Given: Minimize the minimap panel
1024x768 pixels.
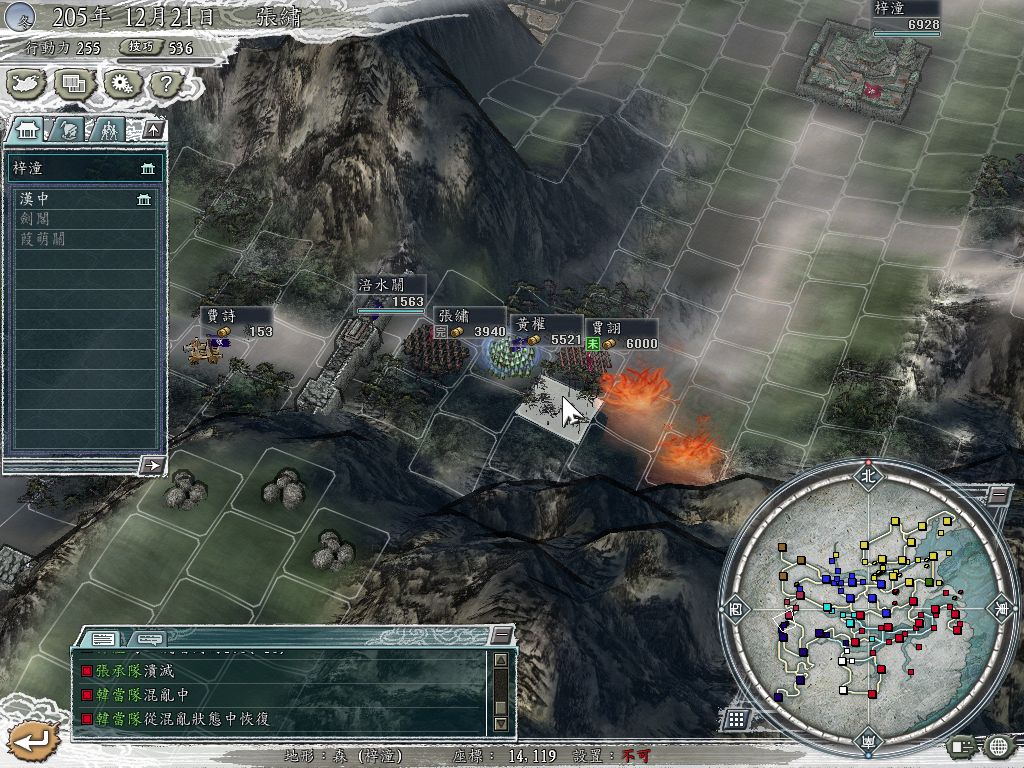Looking at the screenshot, I should tap(997, 495).
